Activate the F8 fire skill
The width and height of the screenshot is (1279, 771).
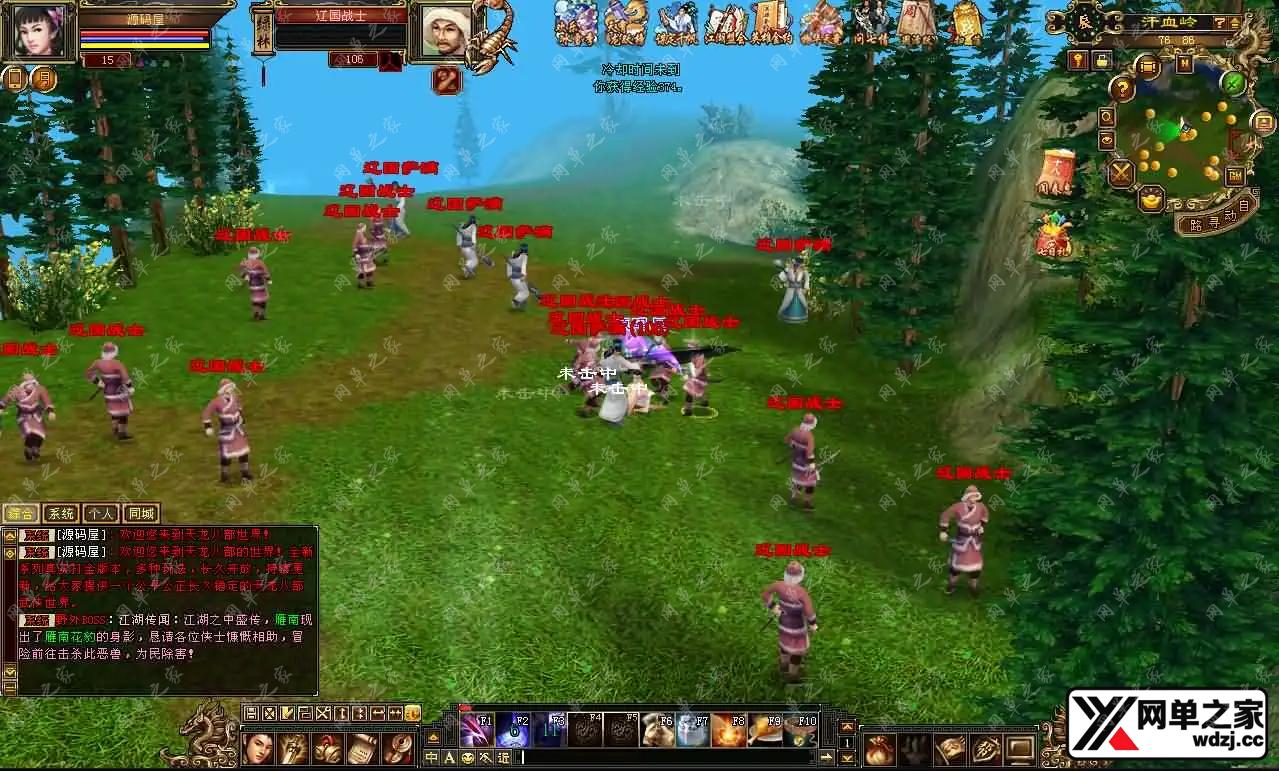click(729, 730)
